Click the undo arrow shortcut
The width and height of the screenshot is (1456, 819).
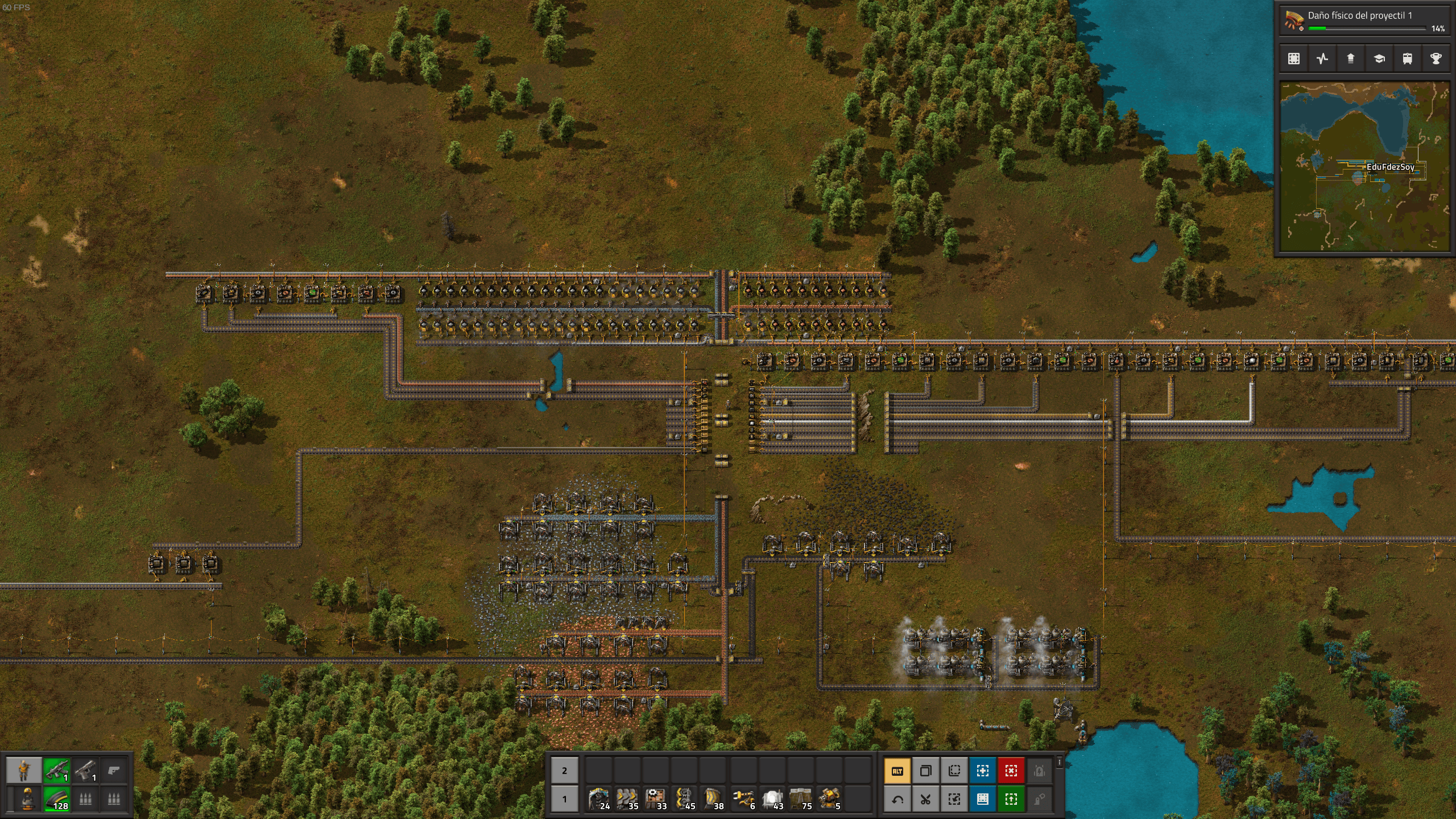(897, 799)
